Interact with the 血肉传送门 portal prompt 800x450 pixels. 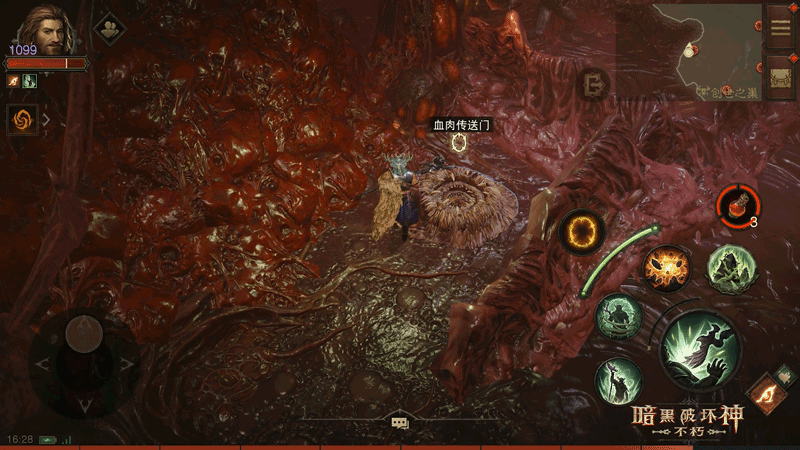(x=460, y=142)
